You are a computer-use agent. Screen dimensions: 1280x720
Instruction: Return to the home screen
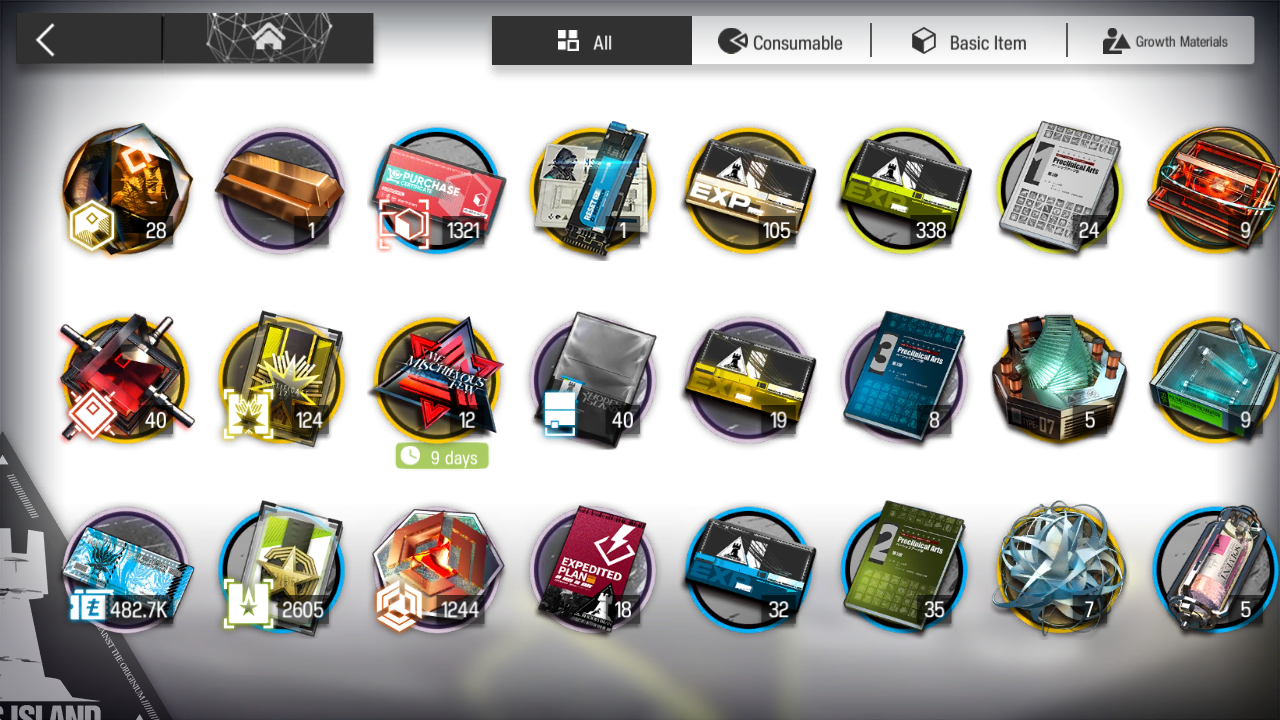tap(268, 40)
